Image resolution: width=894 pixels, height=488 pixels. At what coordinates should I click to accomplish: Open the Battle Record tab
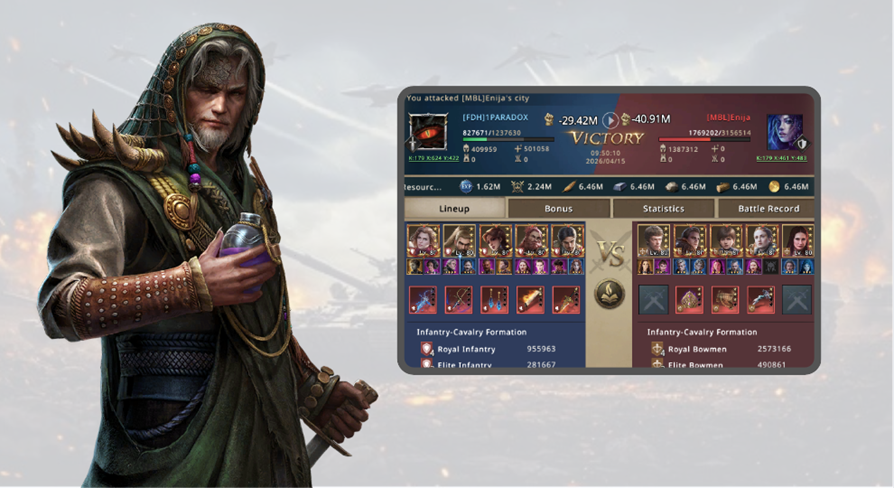767,209
